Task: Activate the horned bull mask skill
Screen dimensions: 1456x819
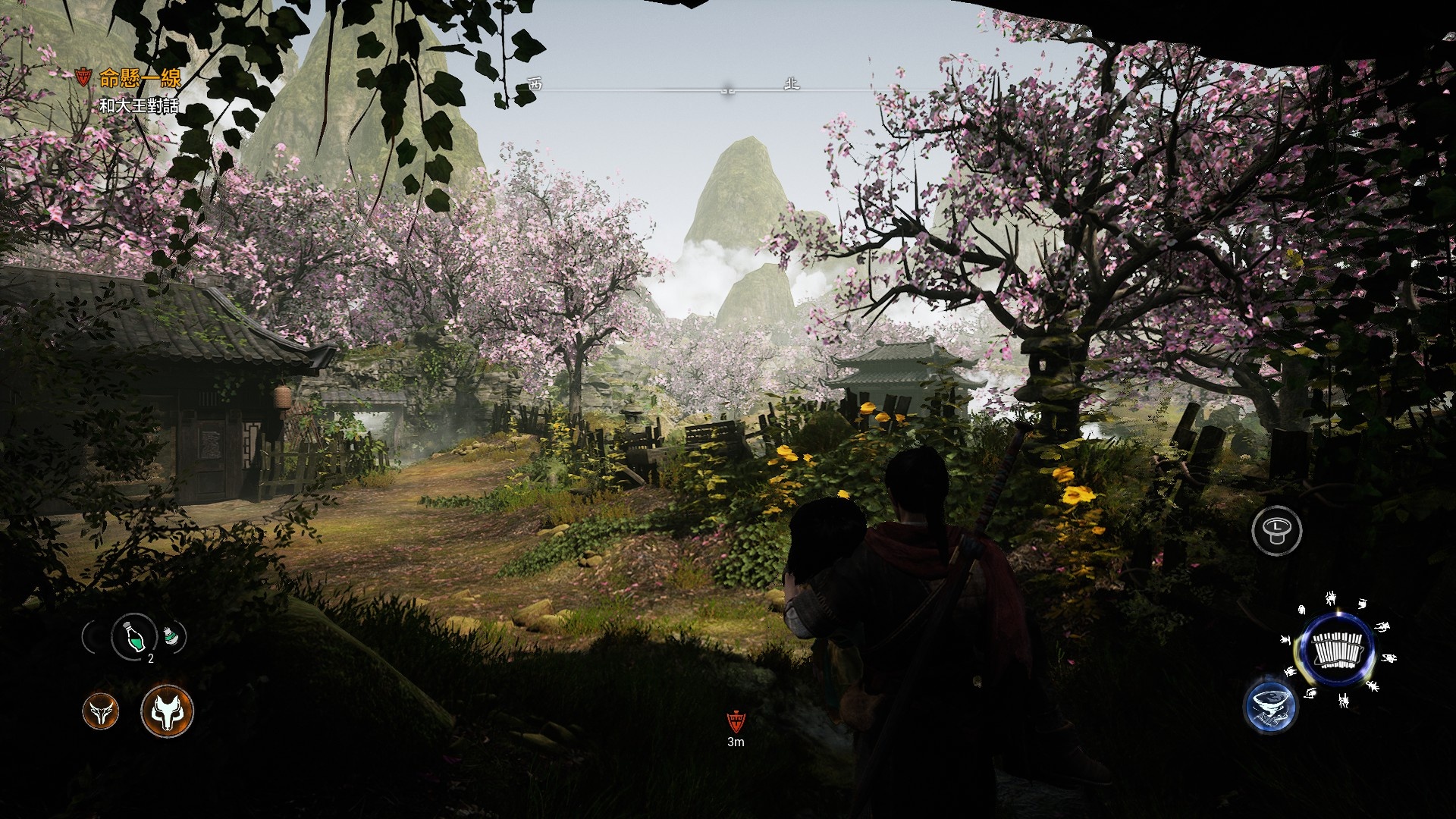Action: pyautogui.click(x=100, y=711)
